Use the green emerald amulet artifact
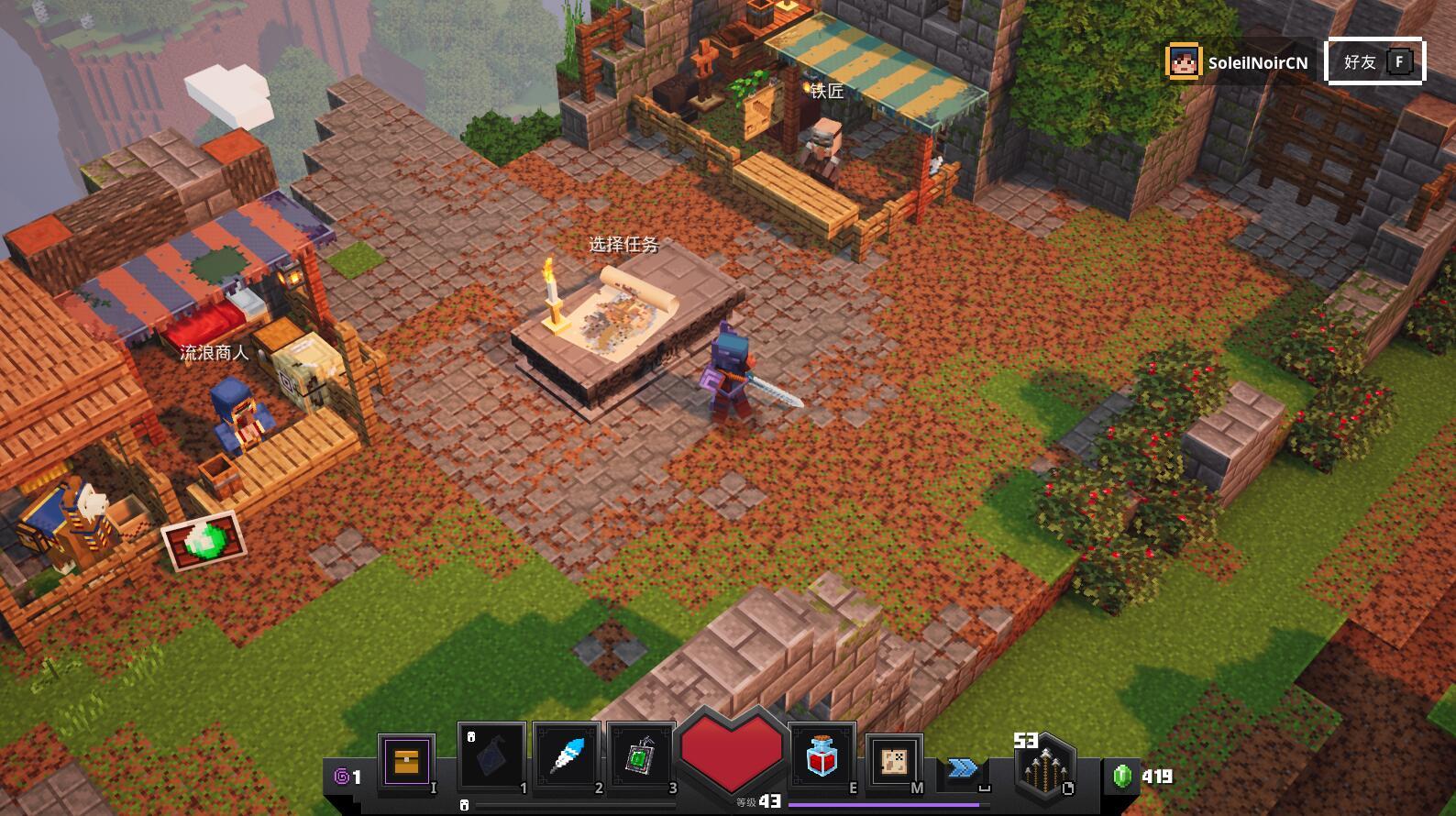 (x=642, y=757)
